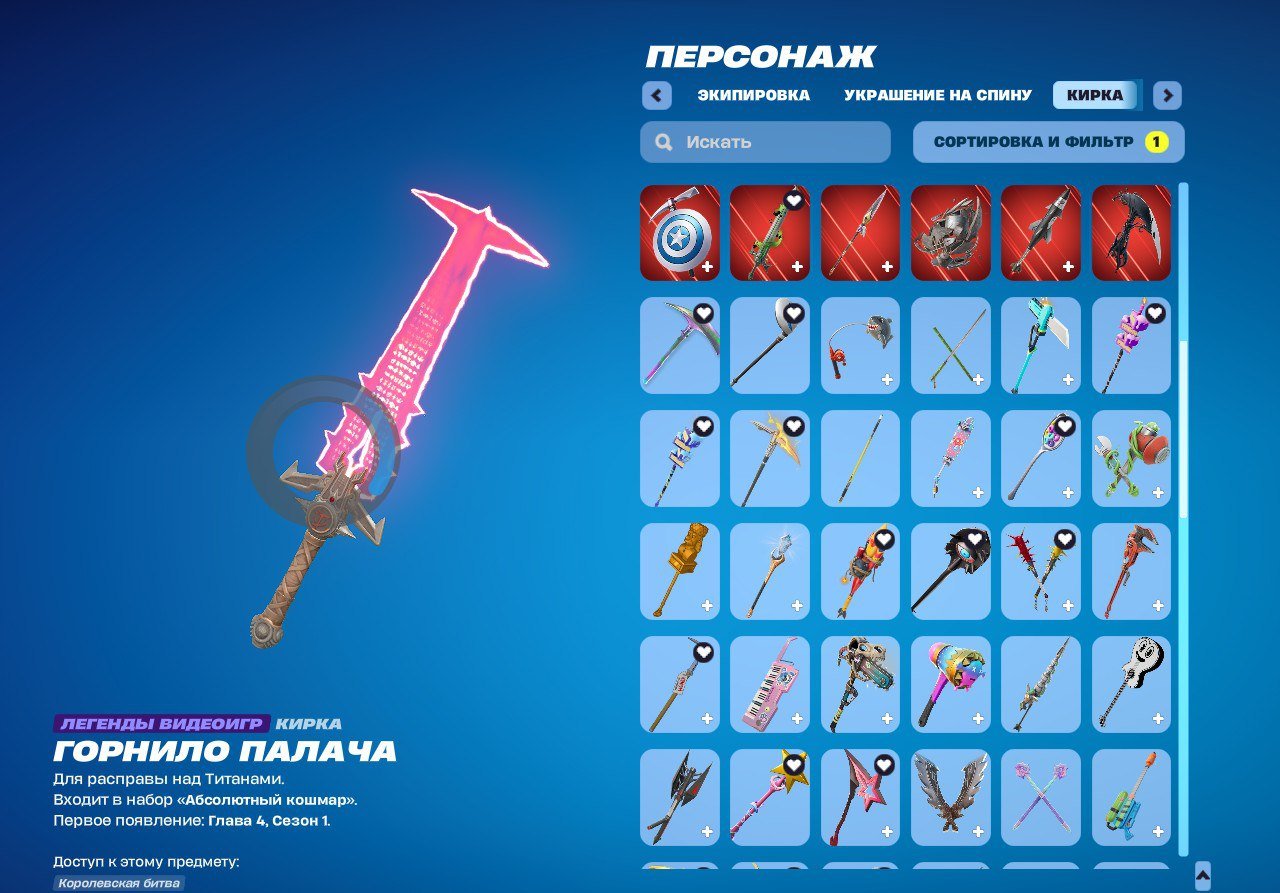Unfavorite the black fluffy pom pickaxe

click(973, 537)
